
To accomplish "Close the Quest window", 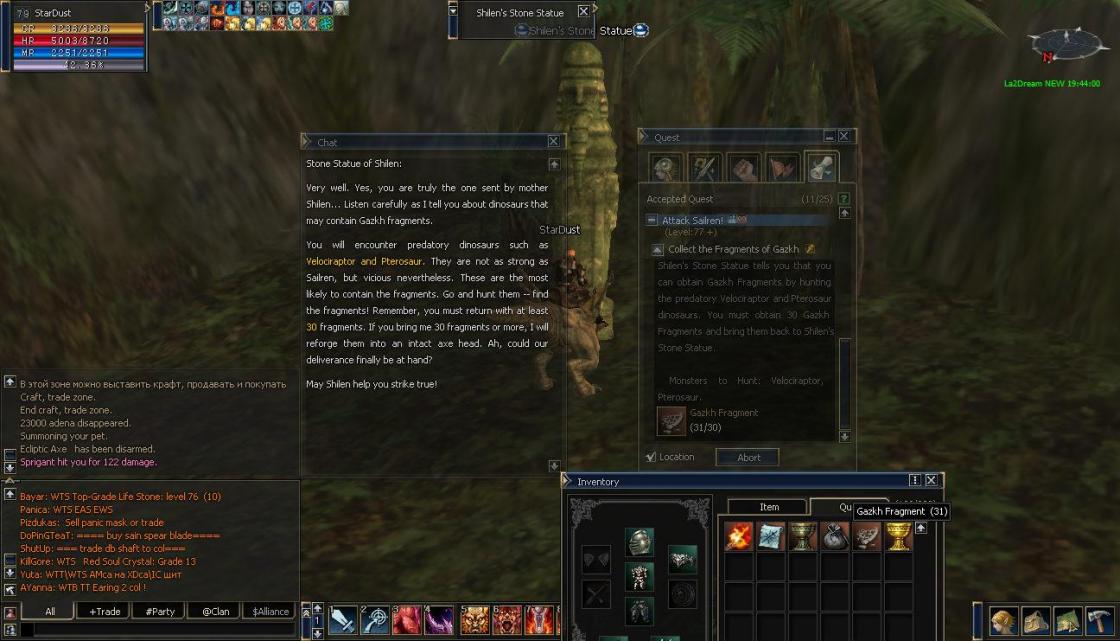I will 844,137.
